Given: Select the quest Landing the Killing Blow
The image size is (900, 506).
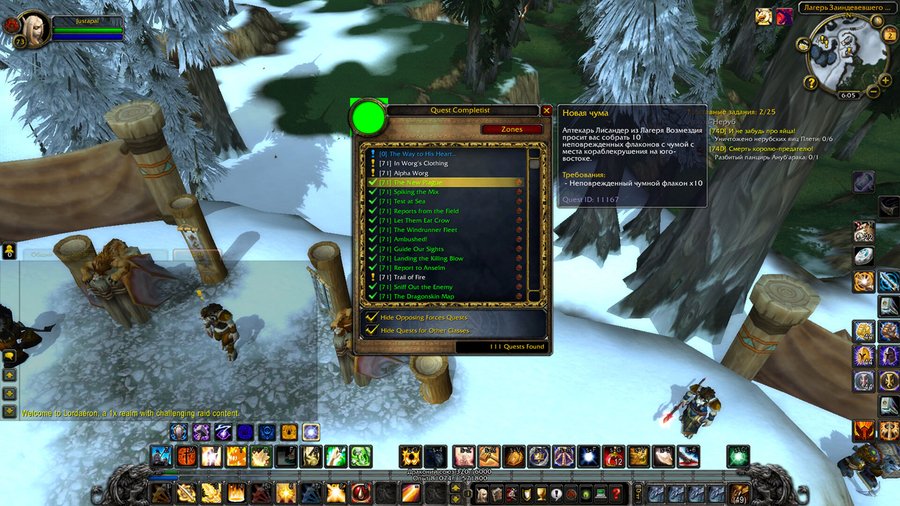Looking at the screenshot, I should pos(429,258).
